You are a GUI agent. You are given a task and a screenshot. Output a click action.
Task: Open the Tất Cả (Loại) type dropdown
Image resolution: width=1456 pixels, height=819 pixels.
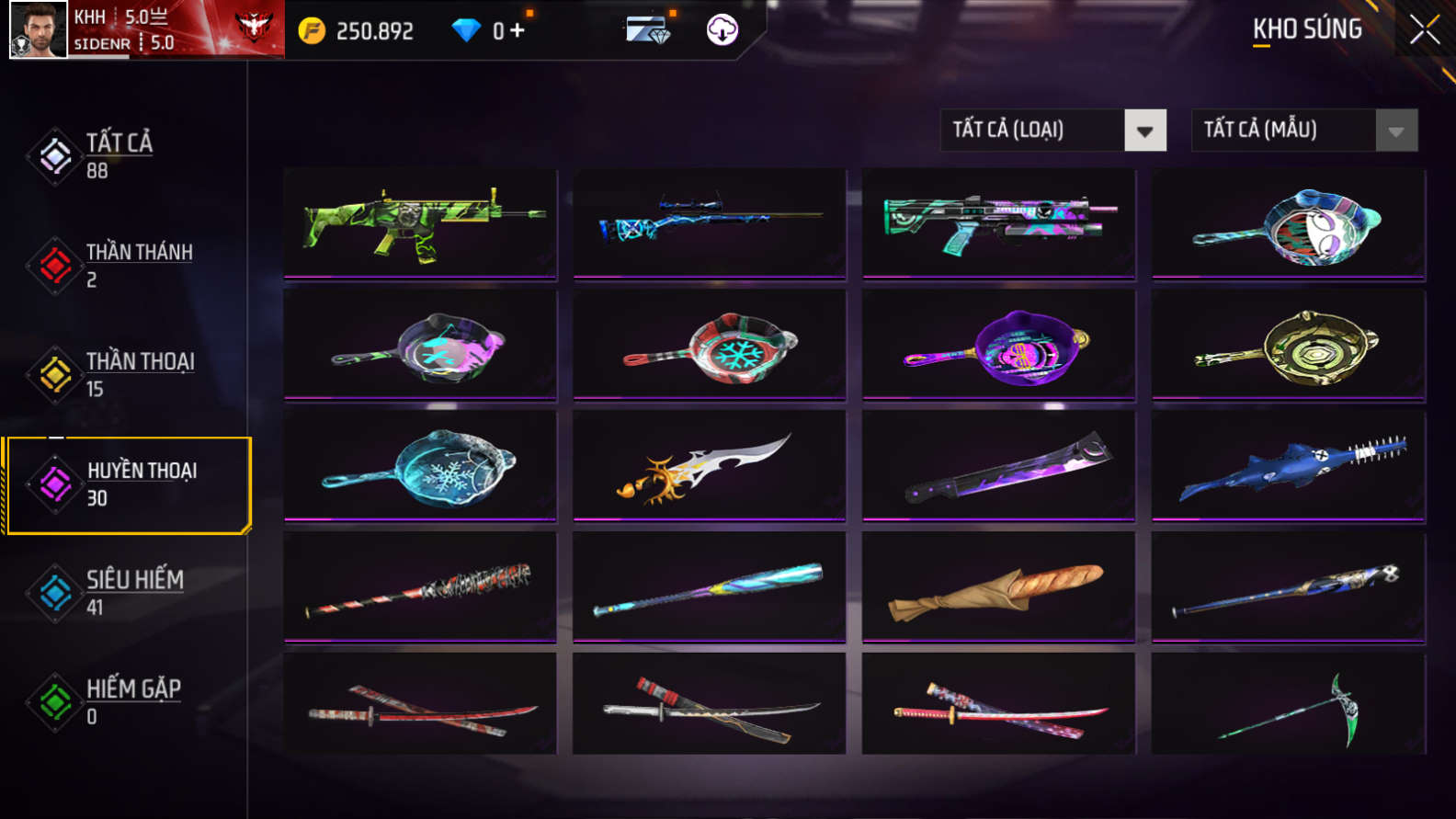tap(1144, 131)
